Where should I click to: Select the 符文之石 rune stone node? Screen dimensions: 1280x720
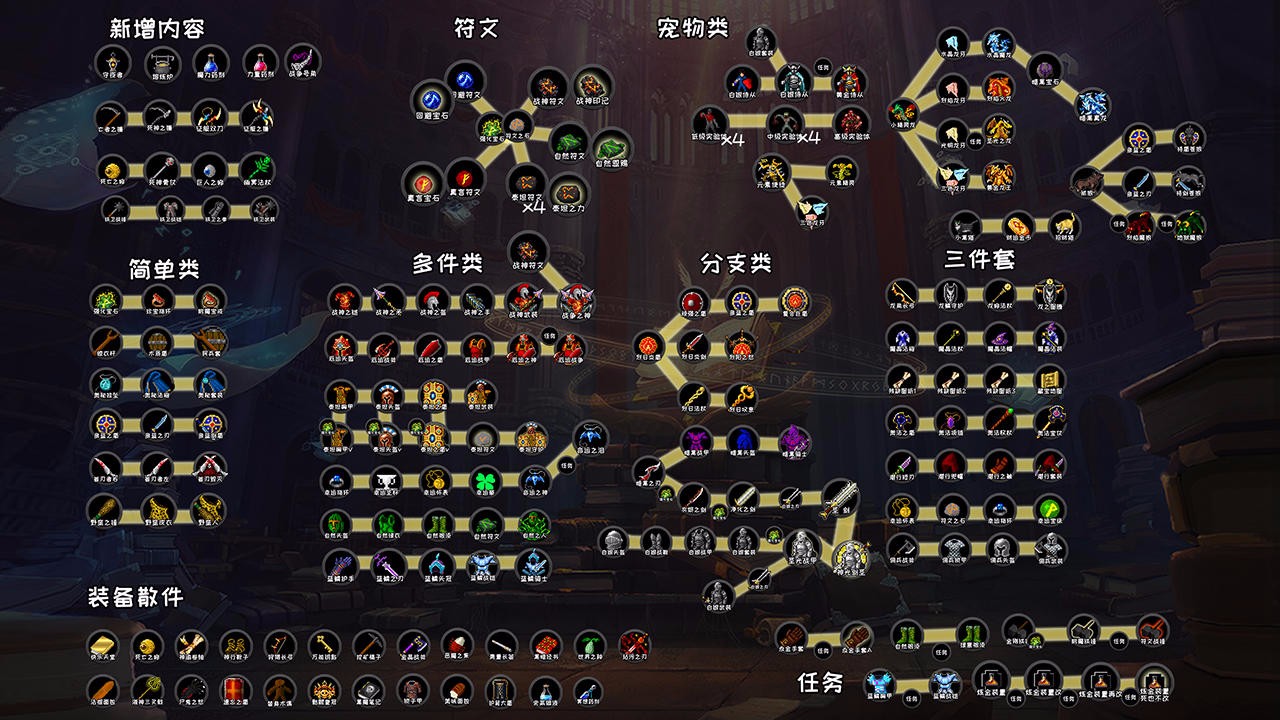tap(517, 126)
